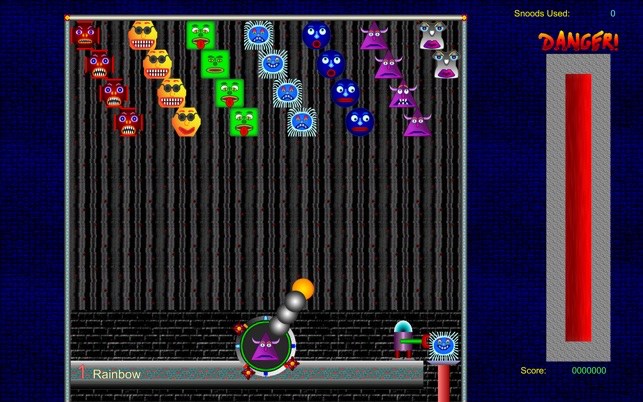Select the next blue spiky snood in queue
Image resolution: width=643 pixels, height=402 pixels.
(x=442, y=345)
